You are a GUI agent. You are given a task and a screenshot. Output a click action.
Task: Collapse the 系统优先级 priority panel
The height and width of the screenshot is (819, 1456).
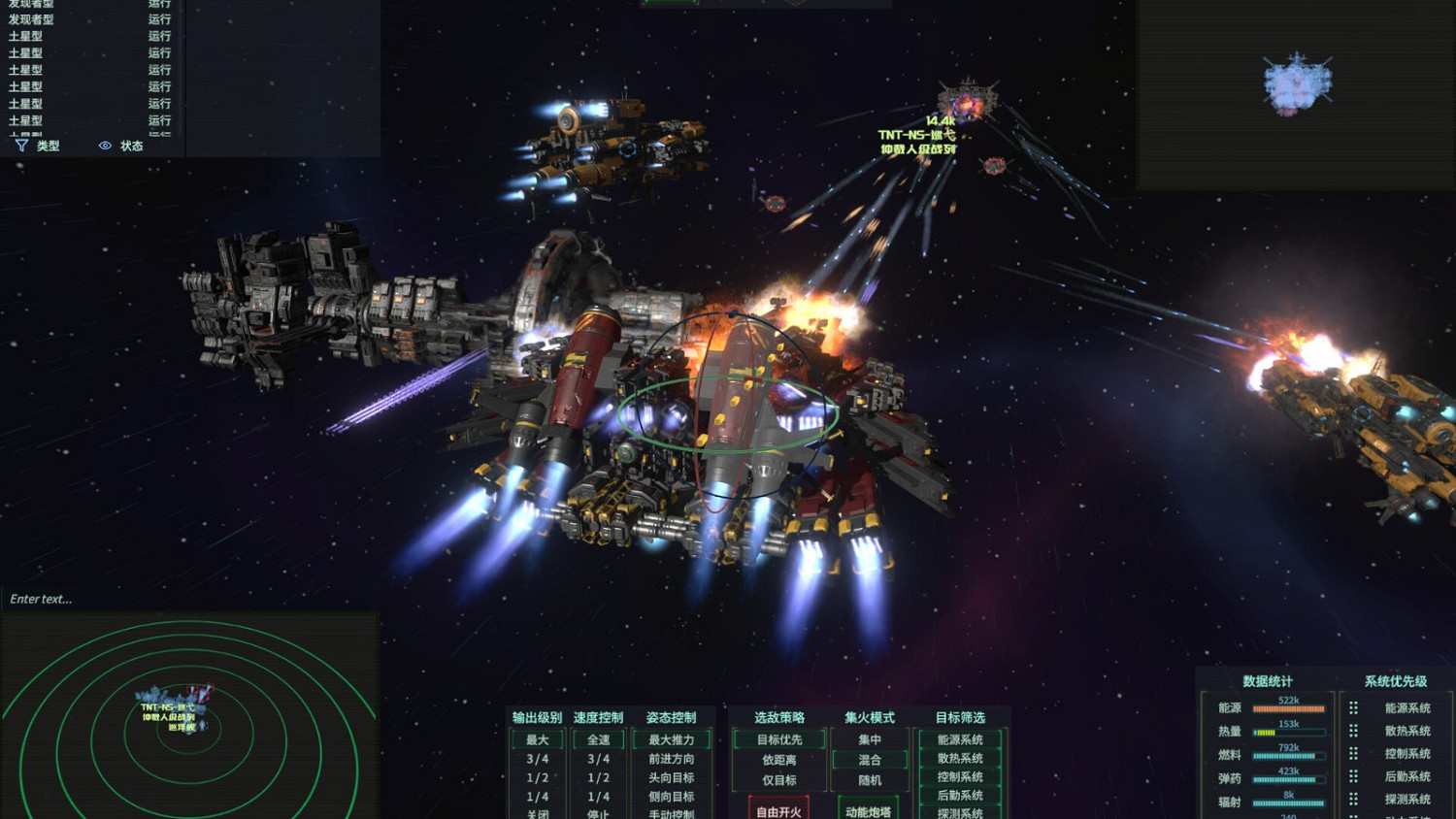[1395, 680]
